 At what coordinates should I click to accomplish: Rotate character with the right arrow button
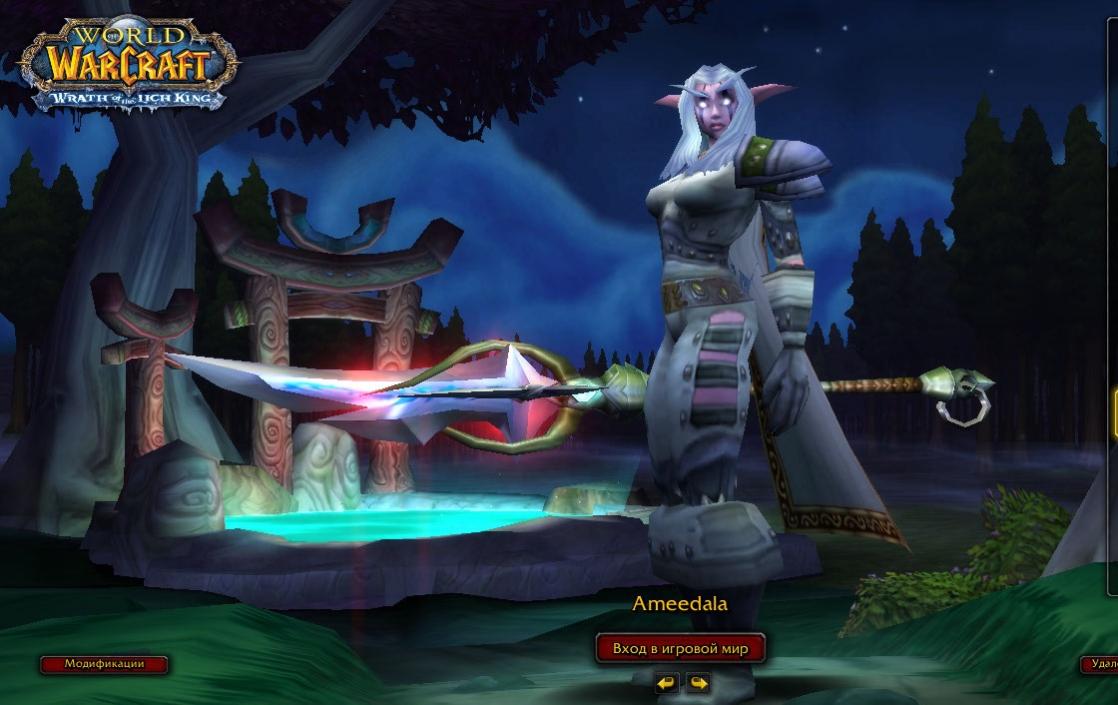click(x=698, y=683)
